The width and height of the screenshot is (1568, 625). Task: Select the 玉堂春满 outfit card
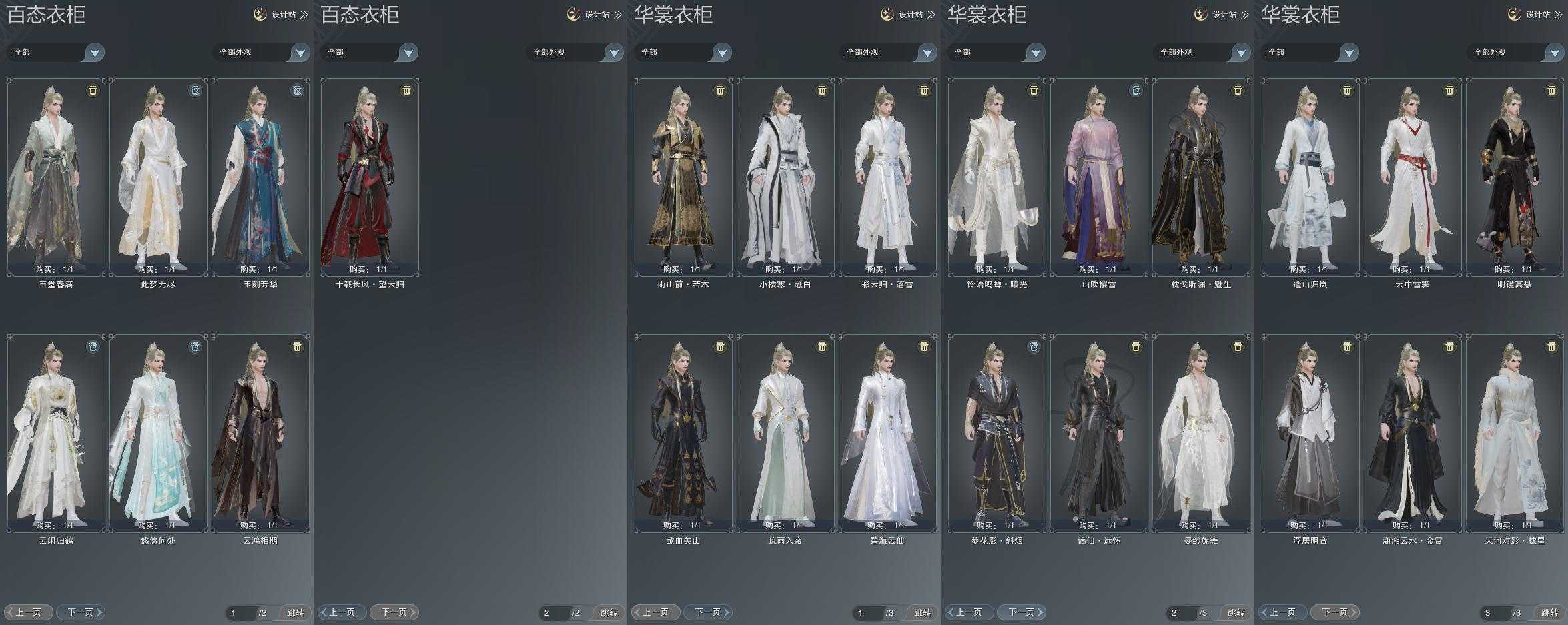(56, 177)
